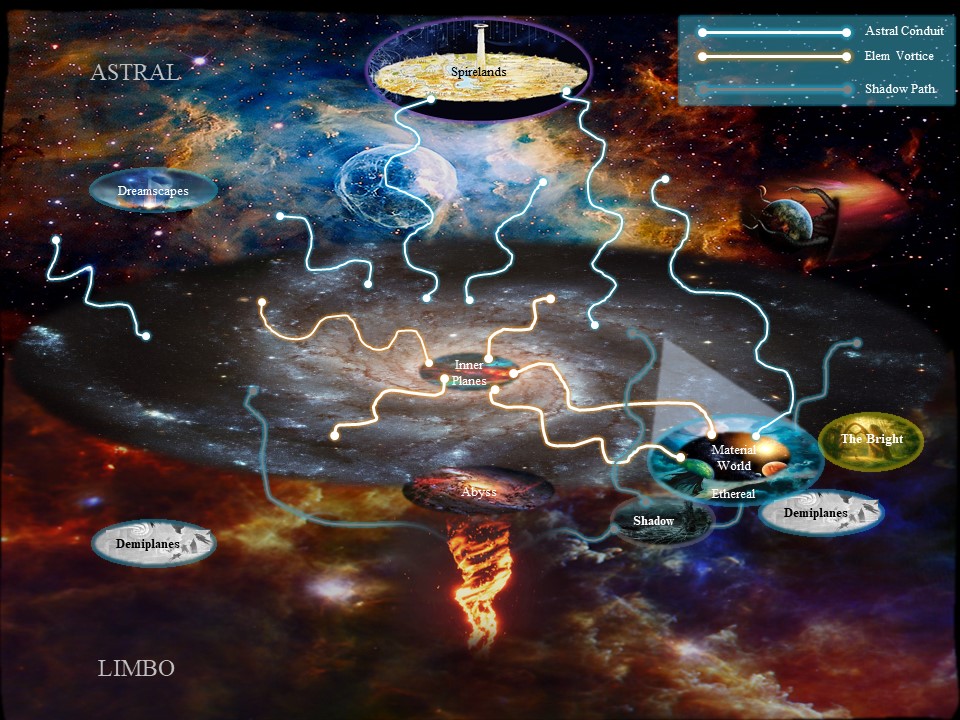Select the Elem Vortice legend entry
This screenshot has height=720, width=960.
(899, 56)
